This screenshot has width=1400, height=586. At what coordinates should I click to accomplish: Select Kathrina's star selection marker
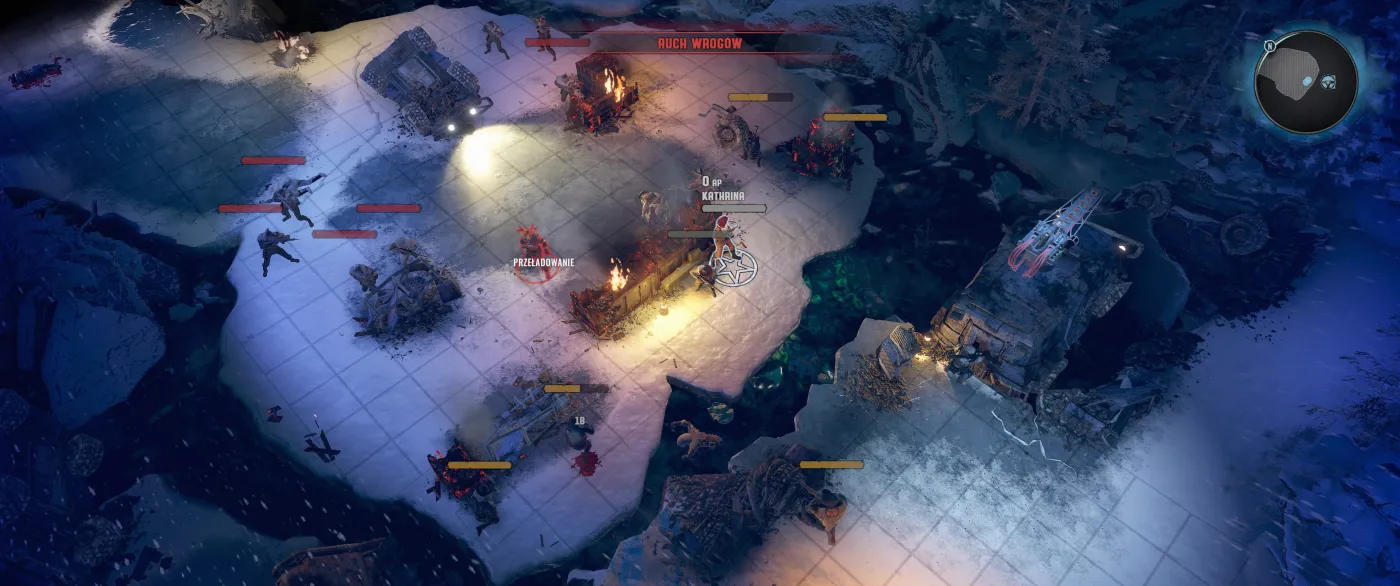(x=734, y=267)
